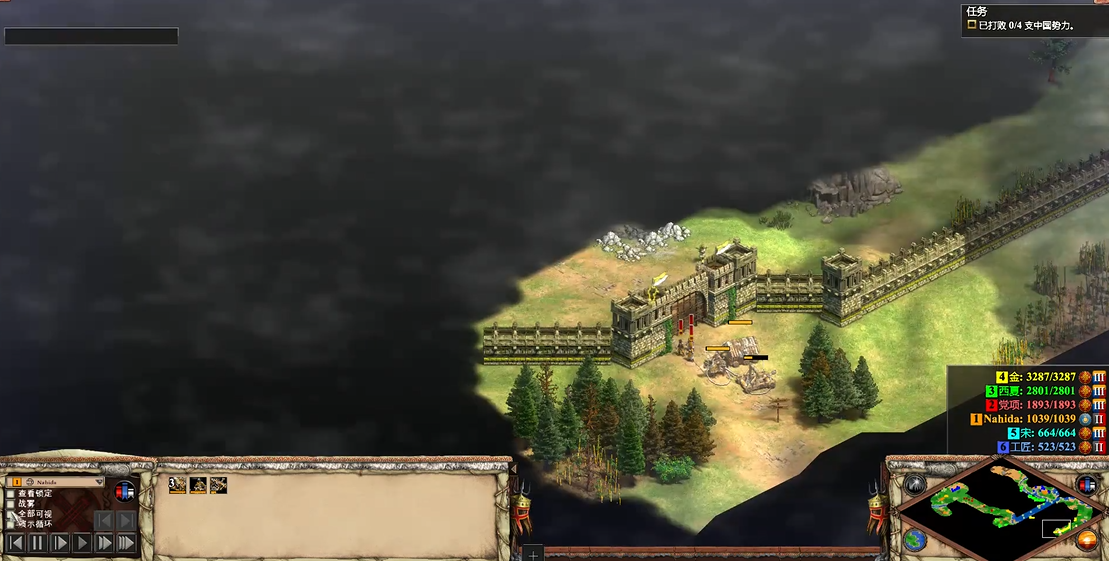The height and width of the screenshot is (561, 1109).
Task: Rewind replay to the beginning
Action: [15, 543]
